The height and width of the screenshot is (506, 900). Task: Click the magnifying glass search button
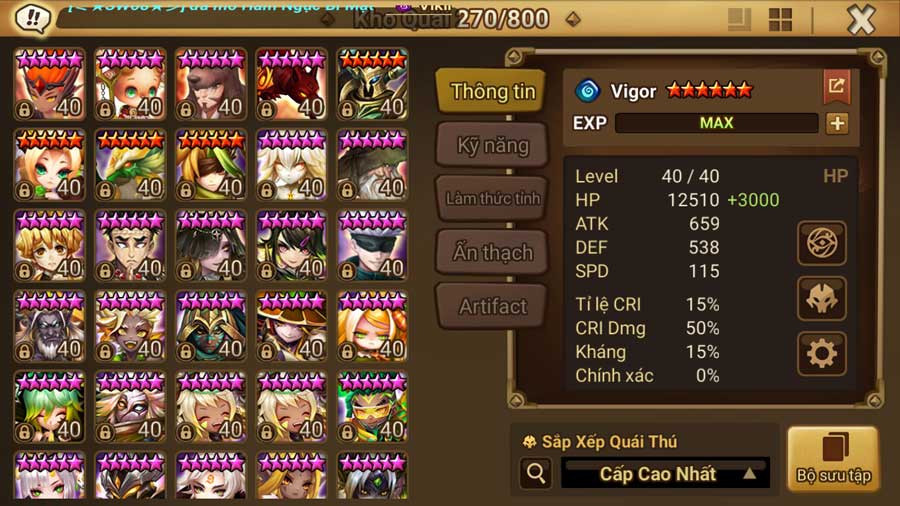coord(536,474)
